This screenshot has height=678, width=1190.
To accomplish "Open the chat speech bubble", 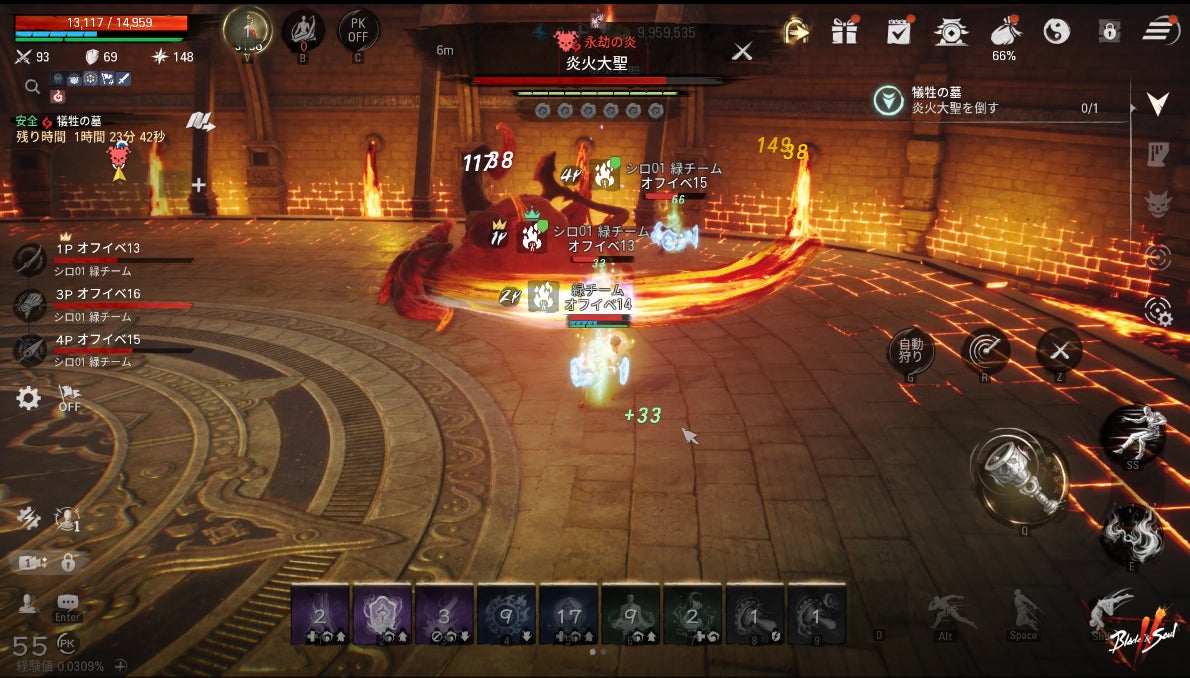I will pos(68,602).
